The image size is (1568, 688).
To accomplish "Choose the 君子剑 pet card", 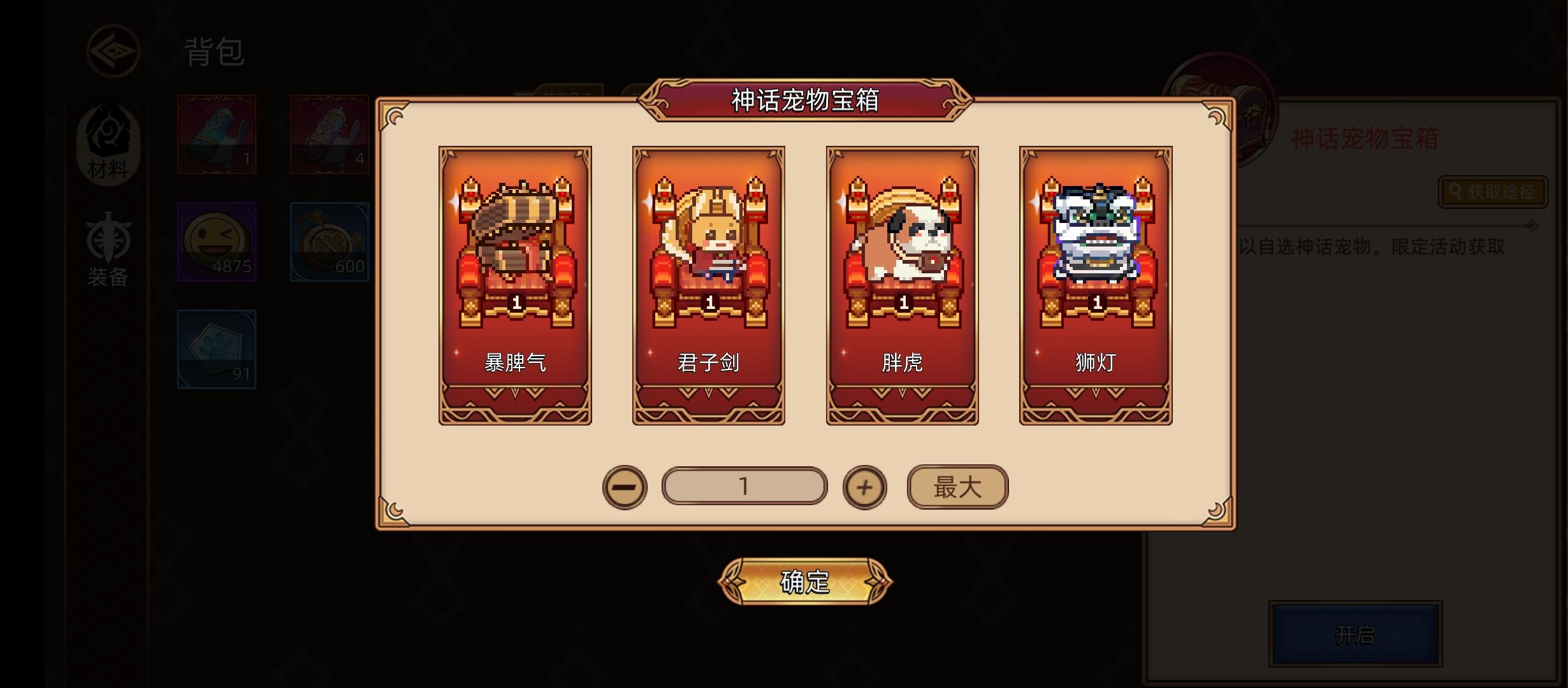I will (708, 287).
